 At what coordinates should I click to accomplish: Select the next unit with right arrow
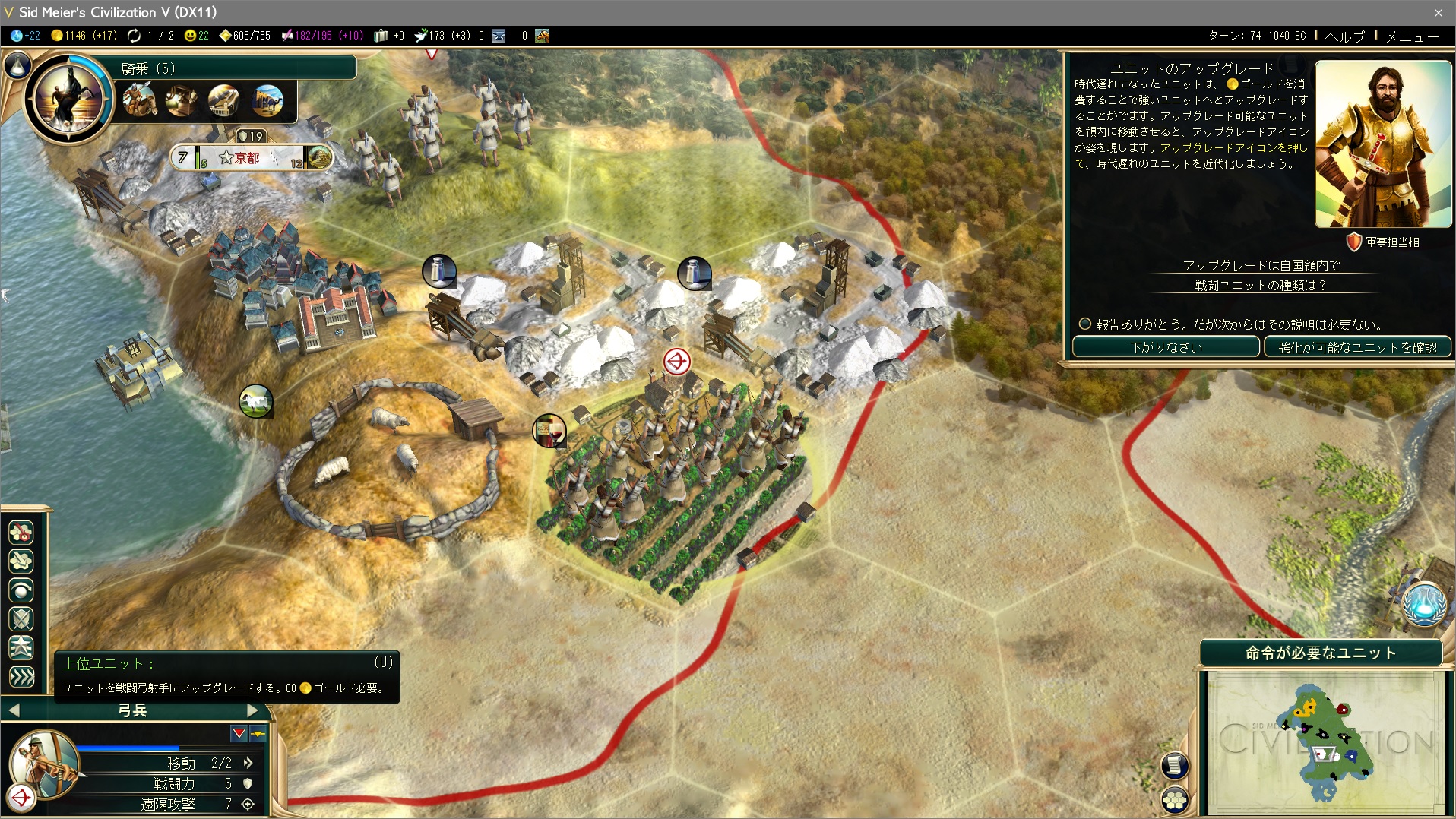click(x=254, y=710)
